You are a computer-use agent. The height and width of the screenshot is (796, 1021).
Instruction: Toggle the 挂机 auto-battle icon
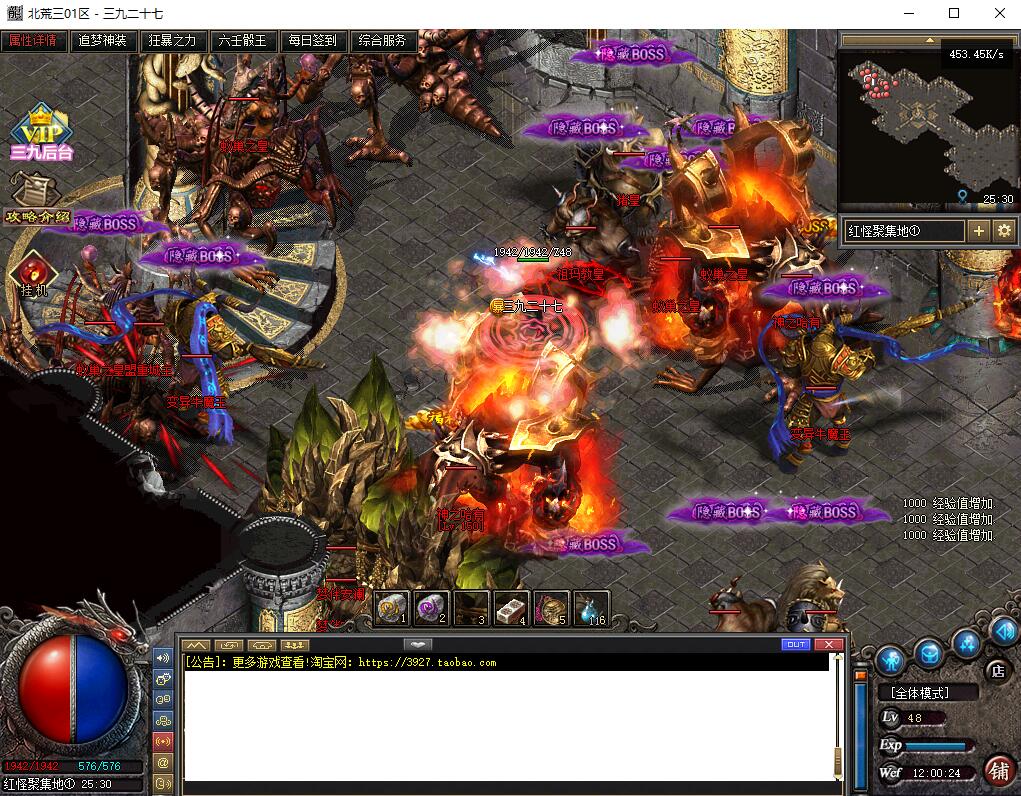coord(33,272)
